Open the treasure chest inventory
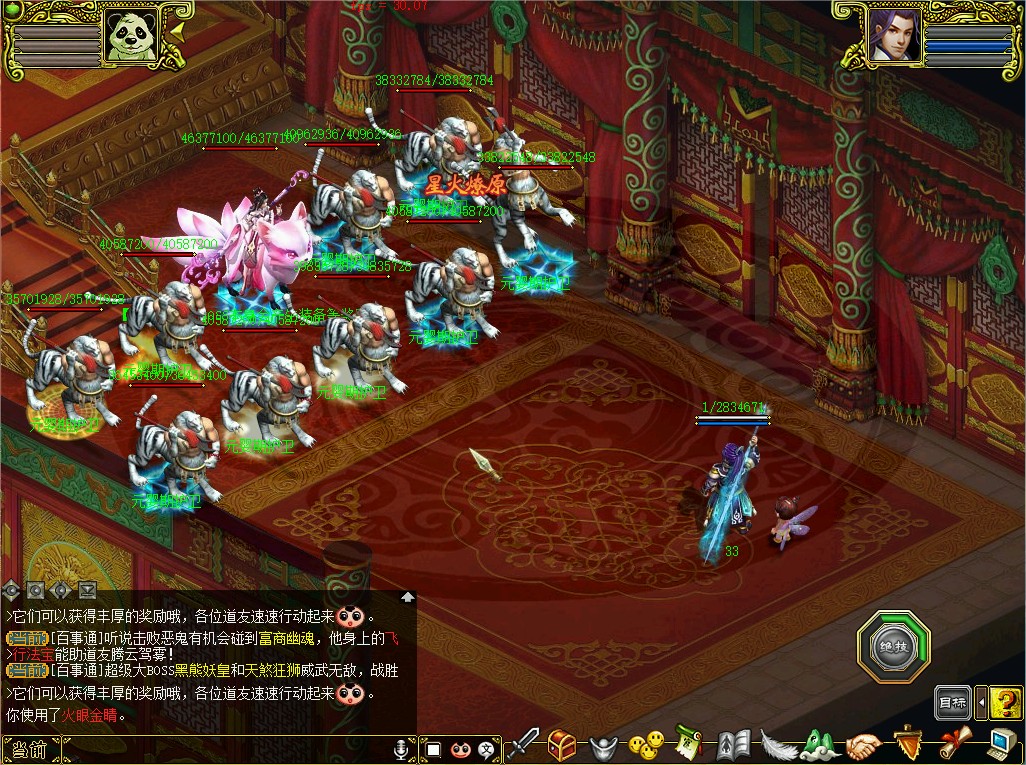The image size is (1026, 765). [563, 744]
